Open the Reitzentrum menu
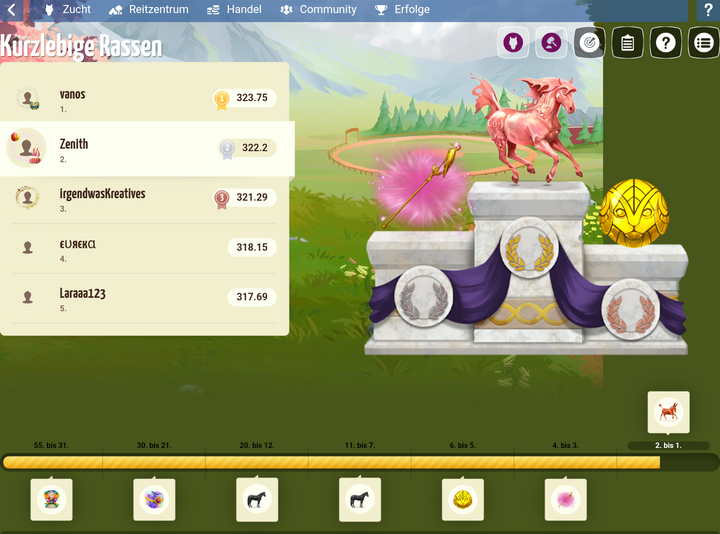 148,10
